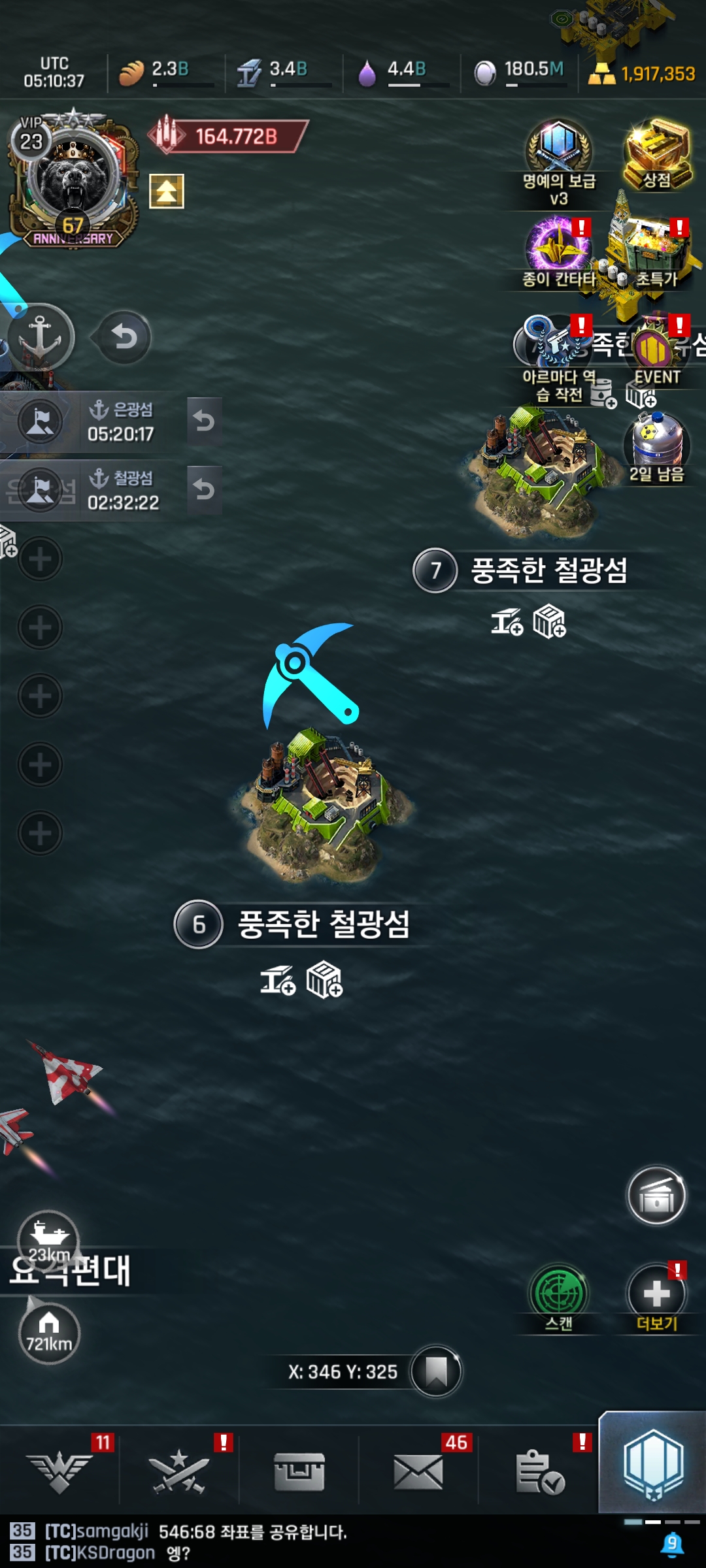This screenshot has height=1568, width=706.
Task: Bookmark the current coordinates
Action: tap(436, 1371)
